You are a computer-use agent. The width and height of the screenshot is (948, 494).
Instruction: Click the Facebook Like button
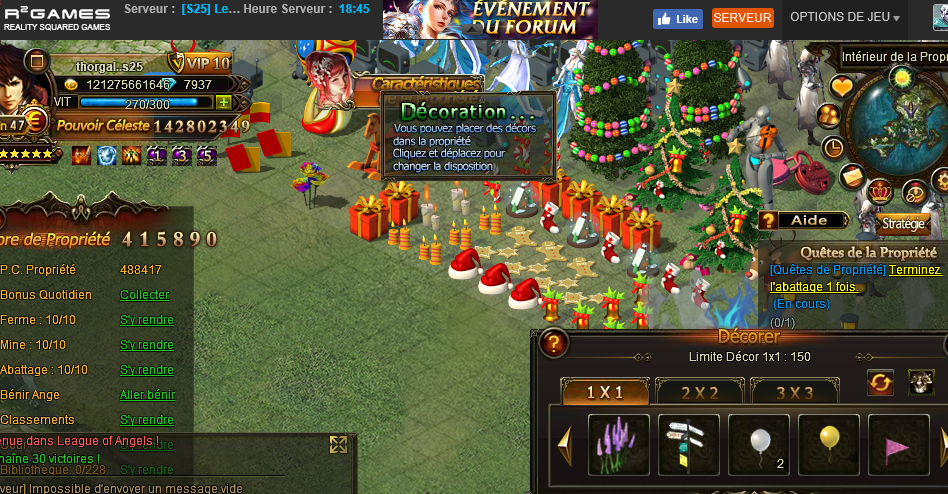point(677,19)
